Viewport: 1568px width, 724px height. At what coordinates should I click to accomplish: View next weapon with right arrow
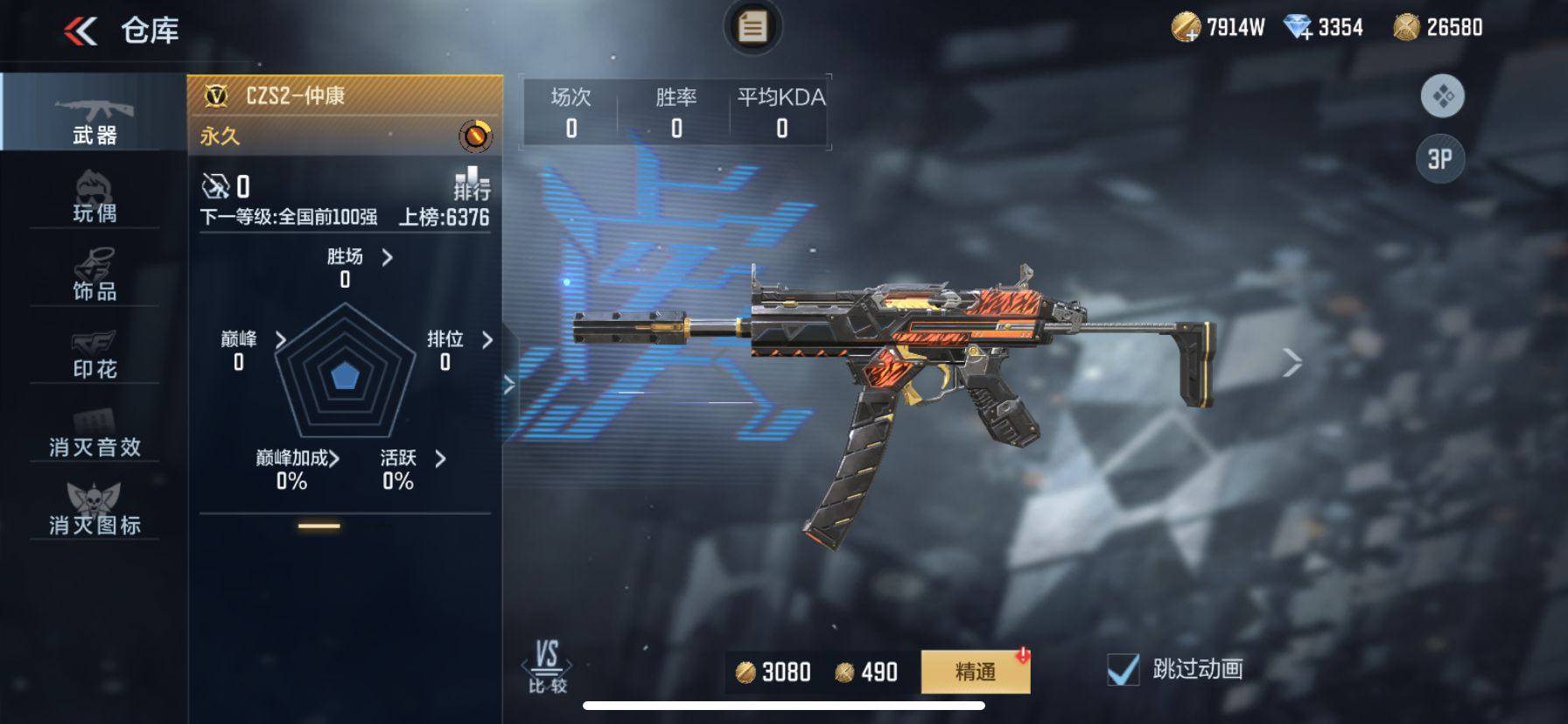point(1292,362)
